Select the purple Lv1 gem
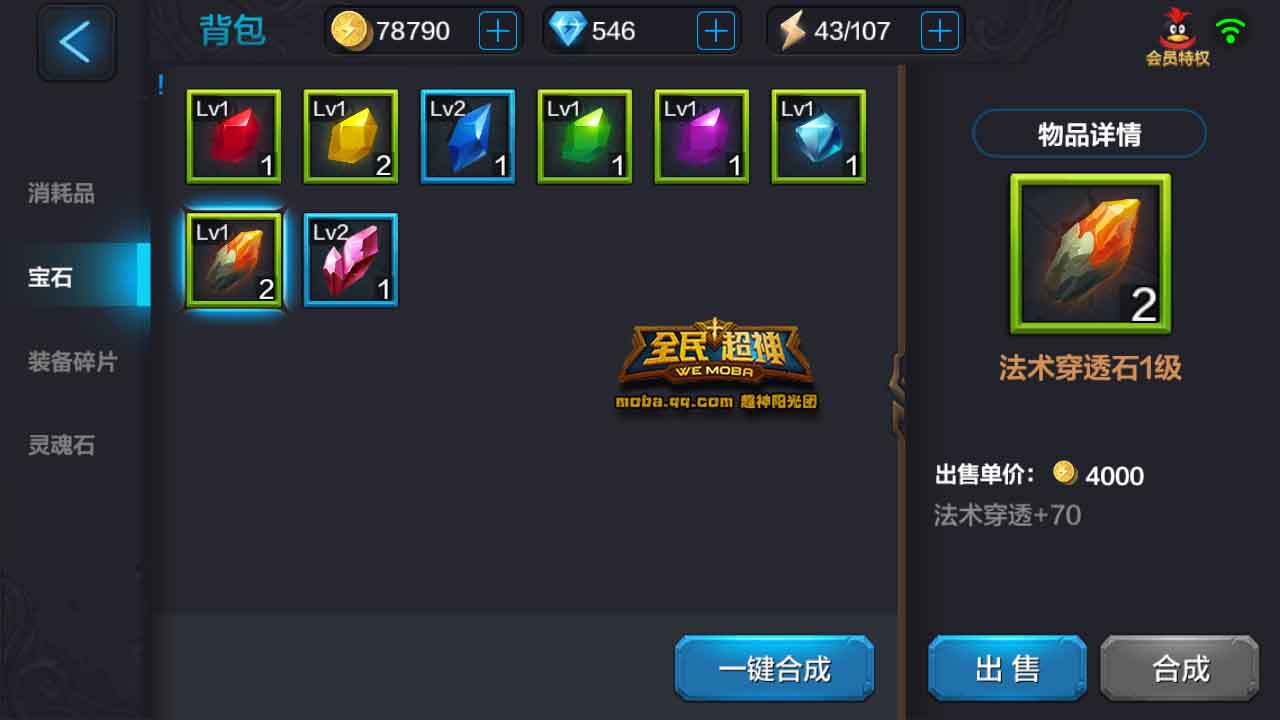1280x720 pixels. pos(701,136)
